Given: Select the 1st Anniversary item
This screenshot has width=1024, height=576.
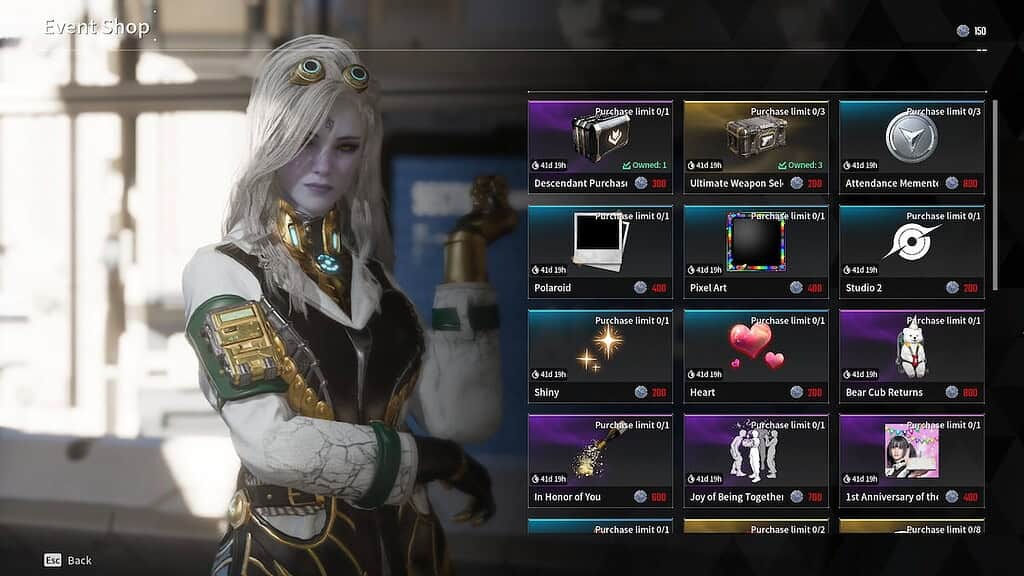Looking at the screenshot, I should [x=911, y=461].
